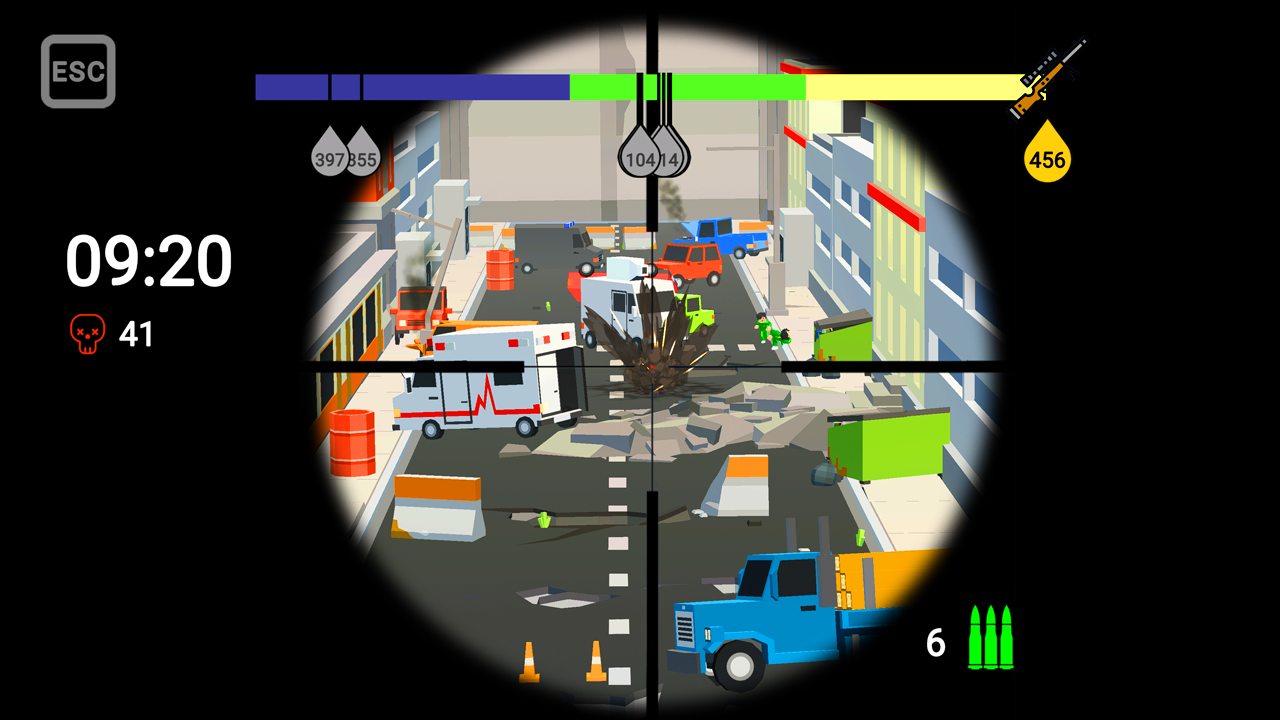1280x720 pixels.
Task: Click the gray droplet labeled 104
Action: pyautogui.click(x=640, y=157)
